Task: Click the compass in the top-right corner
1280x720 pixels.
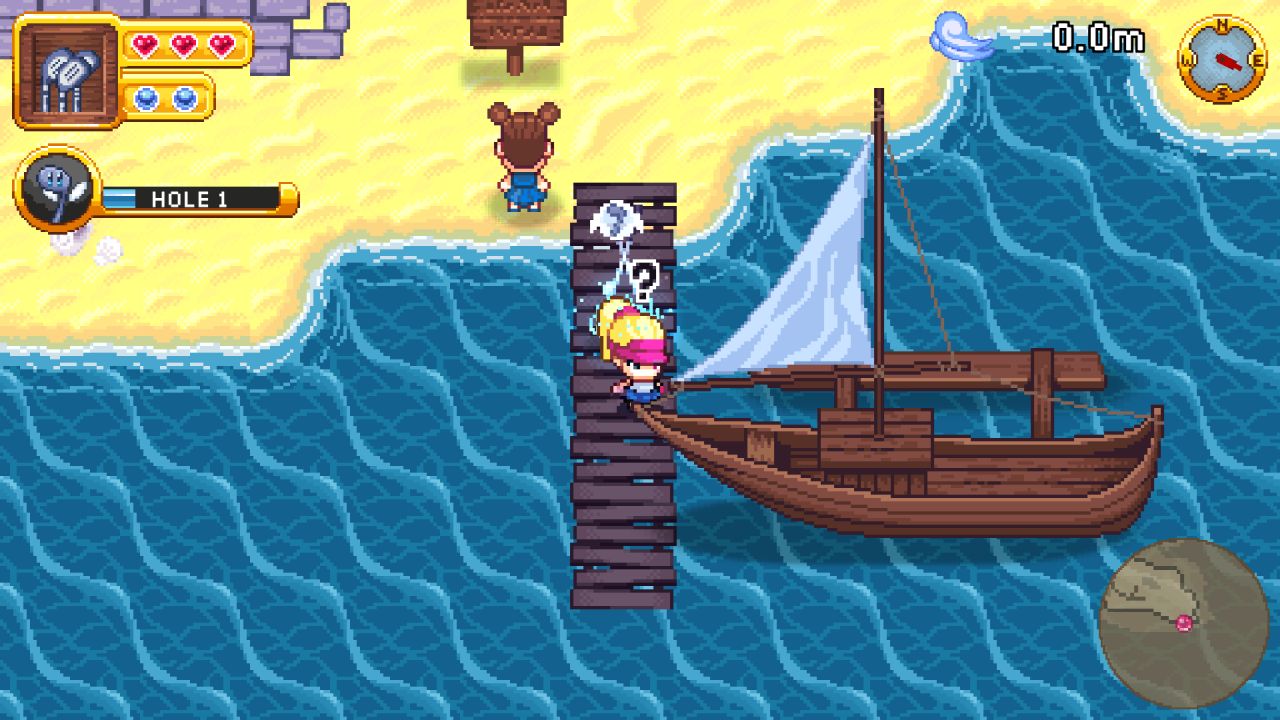Action: tap(1223, 58)
